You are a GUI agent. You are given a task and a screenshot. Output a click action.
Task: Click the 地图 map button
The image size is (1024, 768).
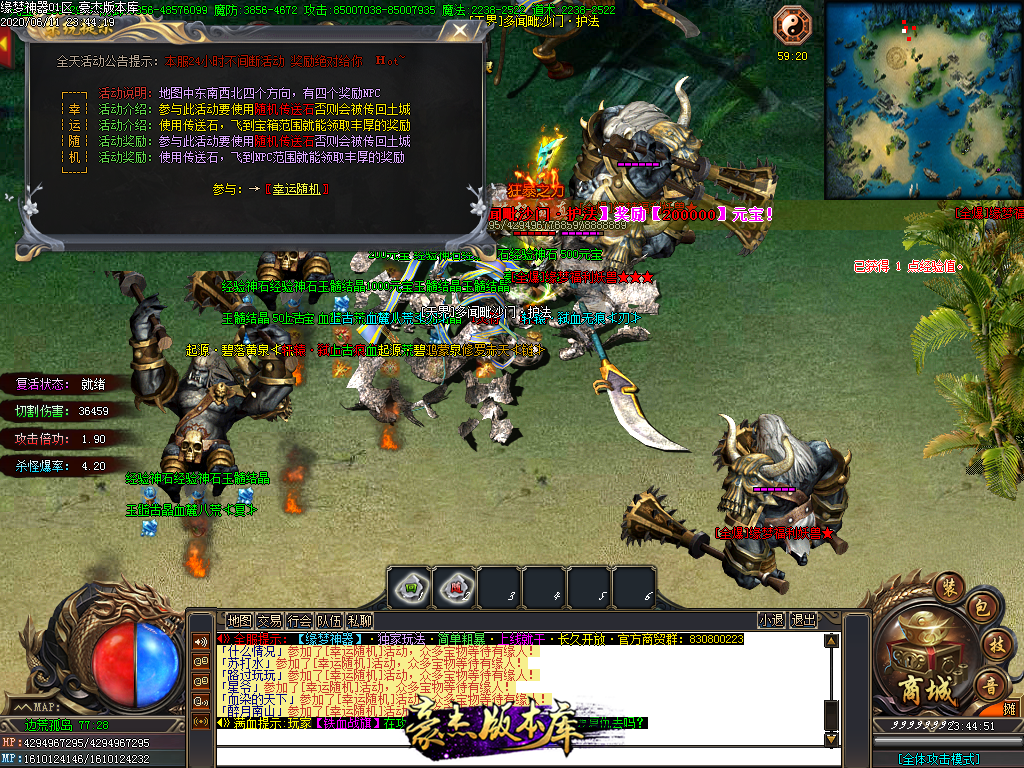[239, 621]
